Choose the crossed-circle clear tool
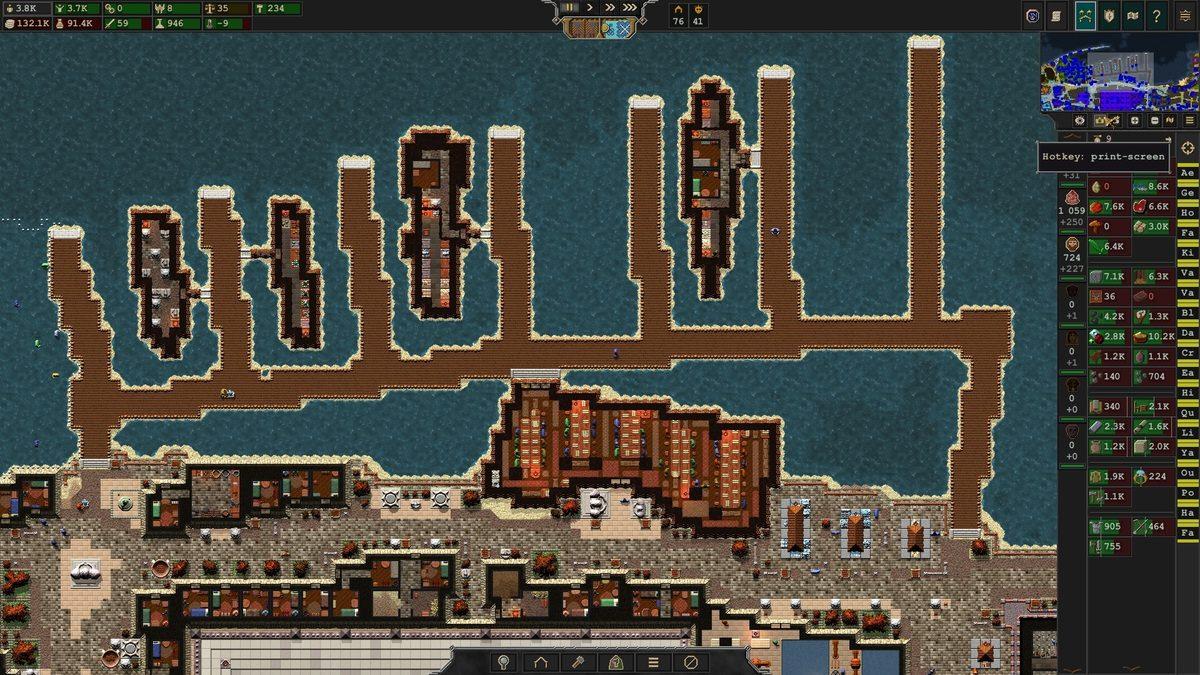Screen dimensions: 1200x675 pyautogui.click(x=690, y=661)
